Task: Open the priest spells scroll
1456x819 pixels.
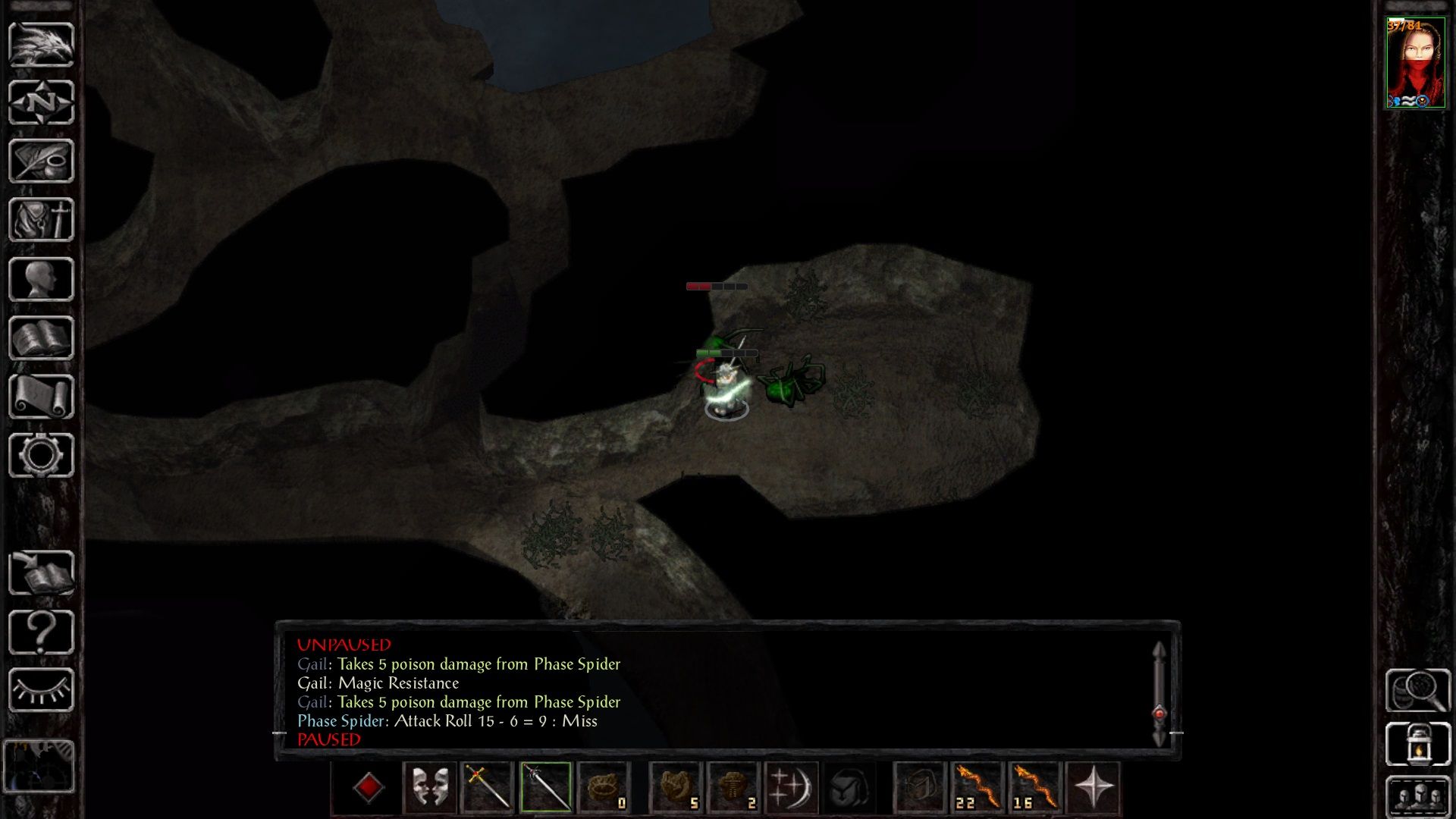Action: pos(42,398)
